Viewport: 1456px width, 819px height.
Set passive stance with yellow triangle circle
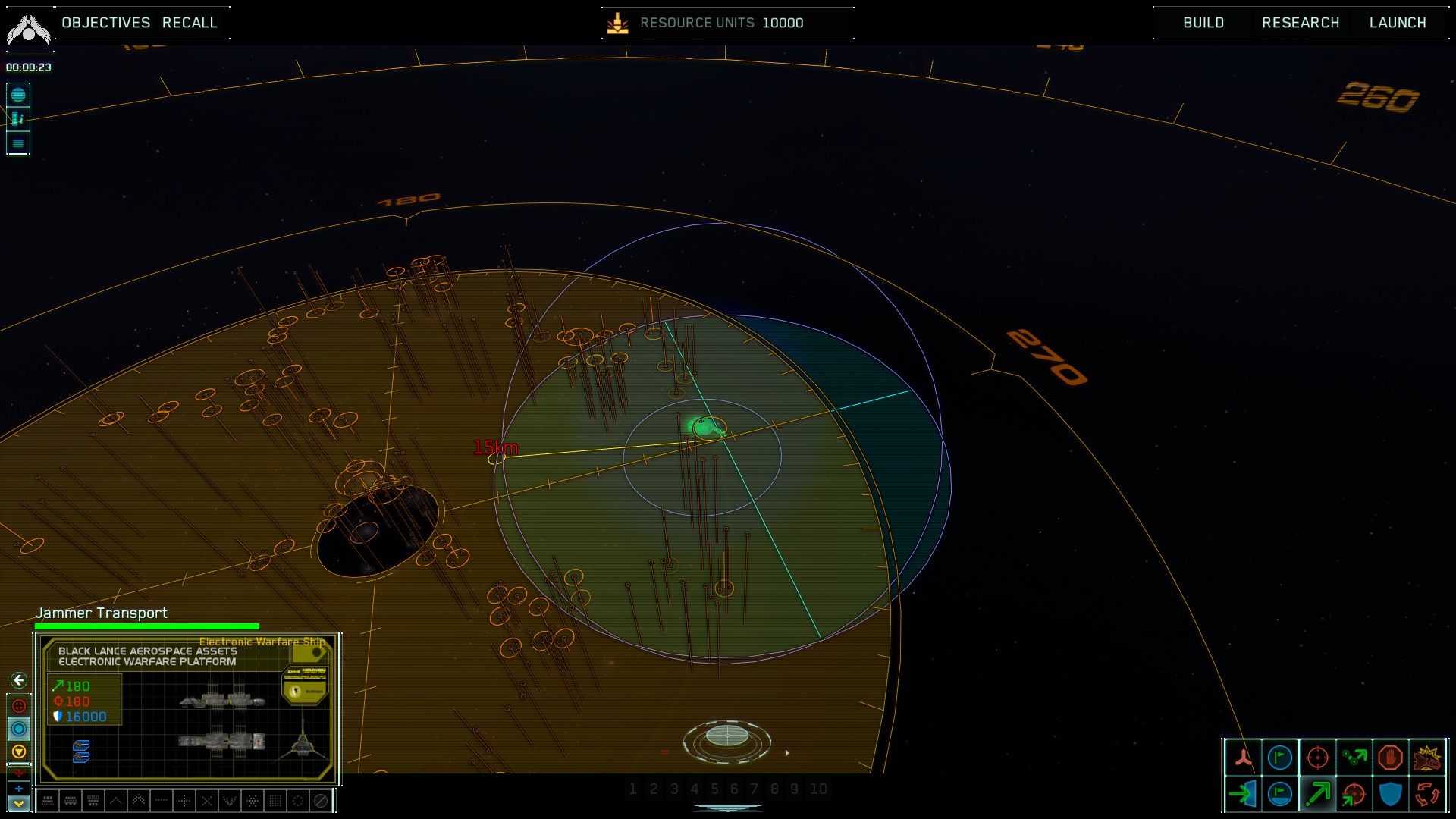(x=19, y=752)
